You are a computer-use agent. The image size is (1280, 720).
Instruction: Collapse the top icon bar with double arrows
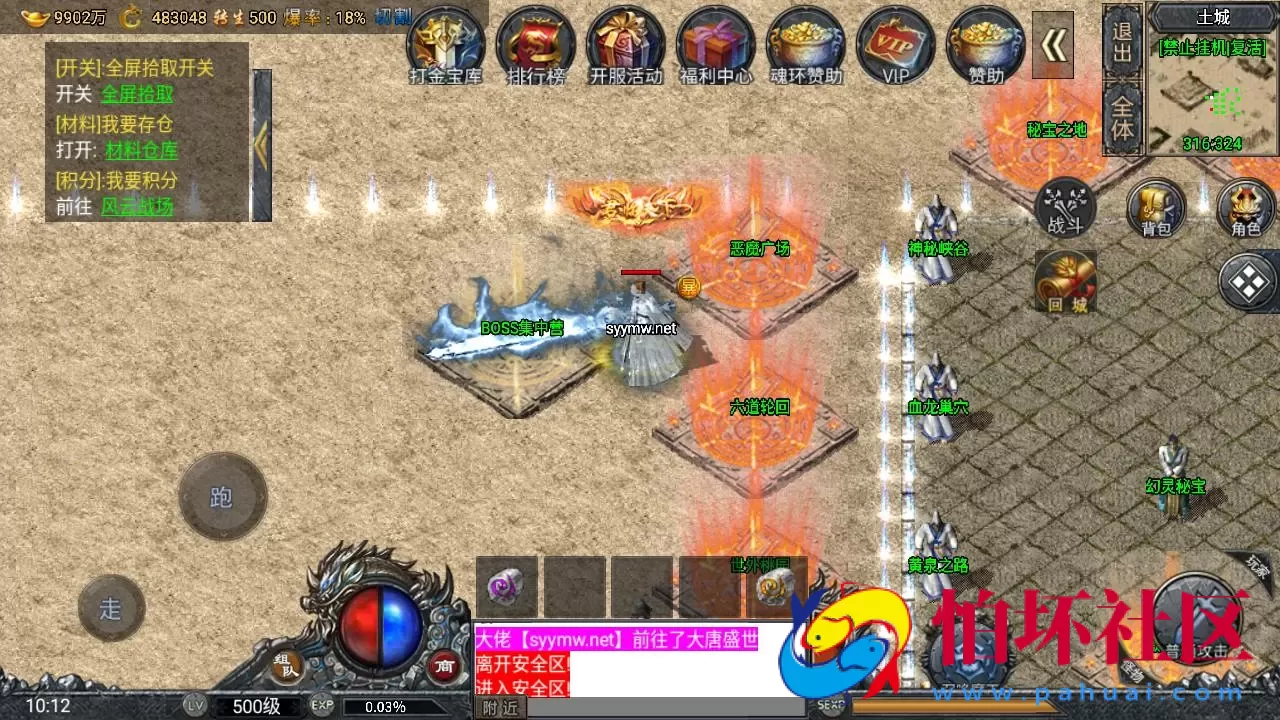[x=1053, y=45]
